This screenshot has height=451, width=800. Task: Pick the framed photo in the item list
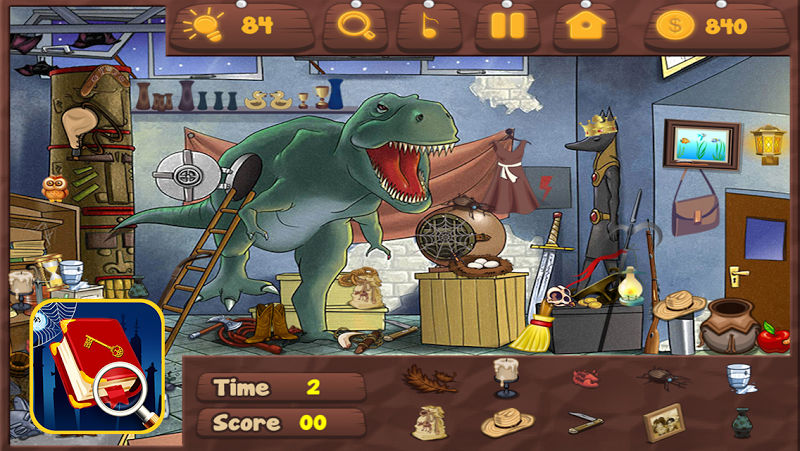[x=662, y=422]
